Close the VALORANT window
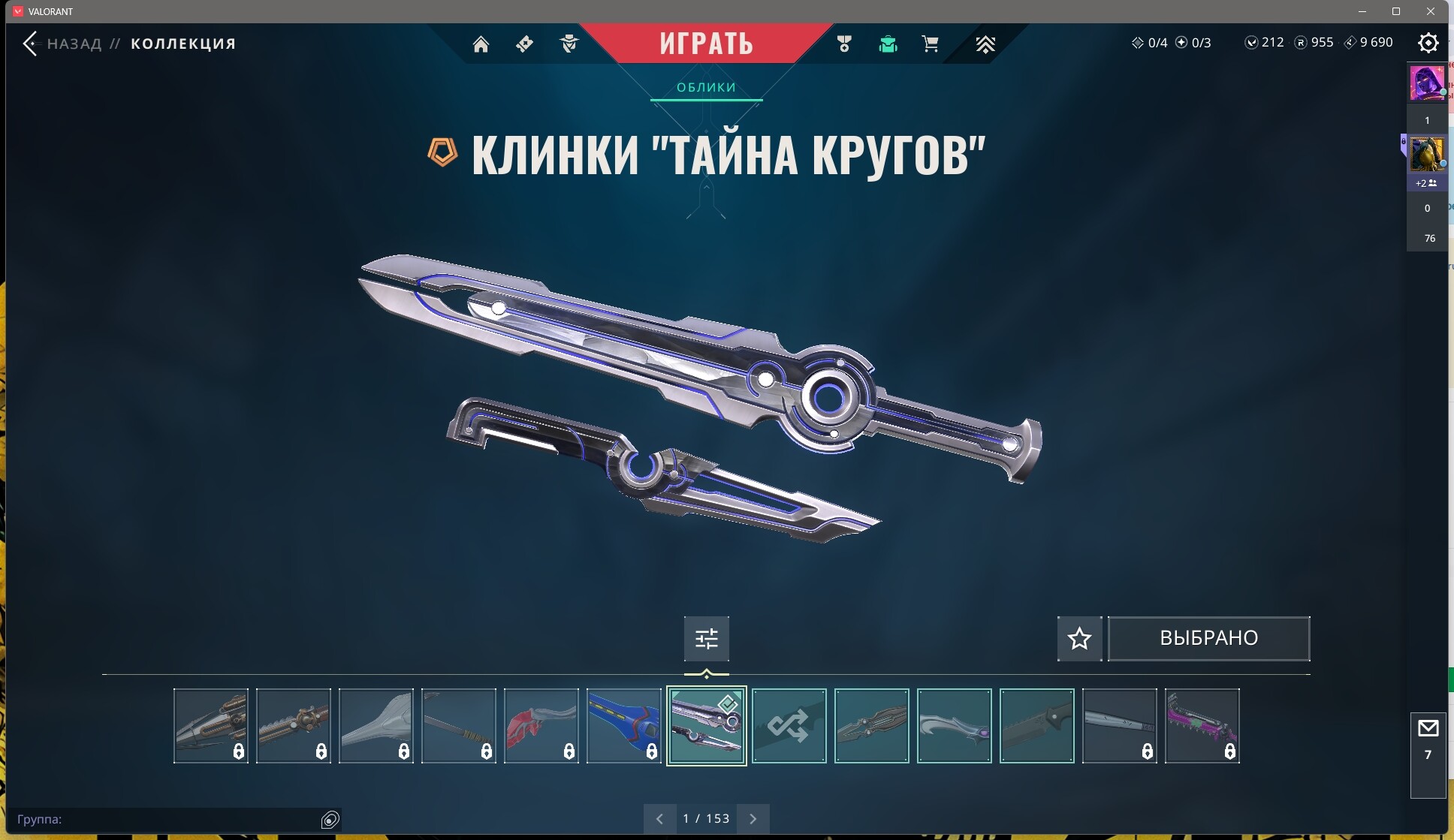 pos(1431,11)
